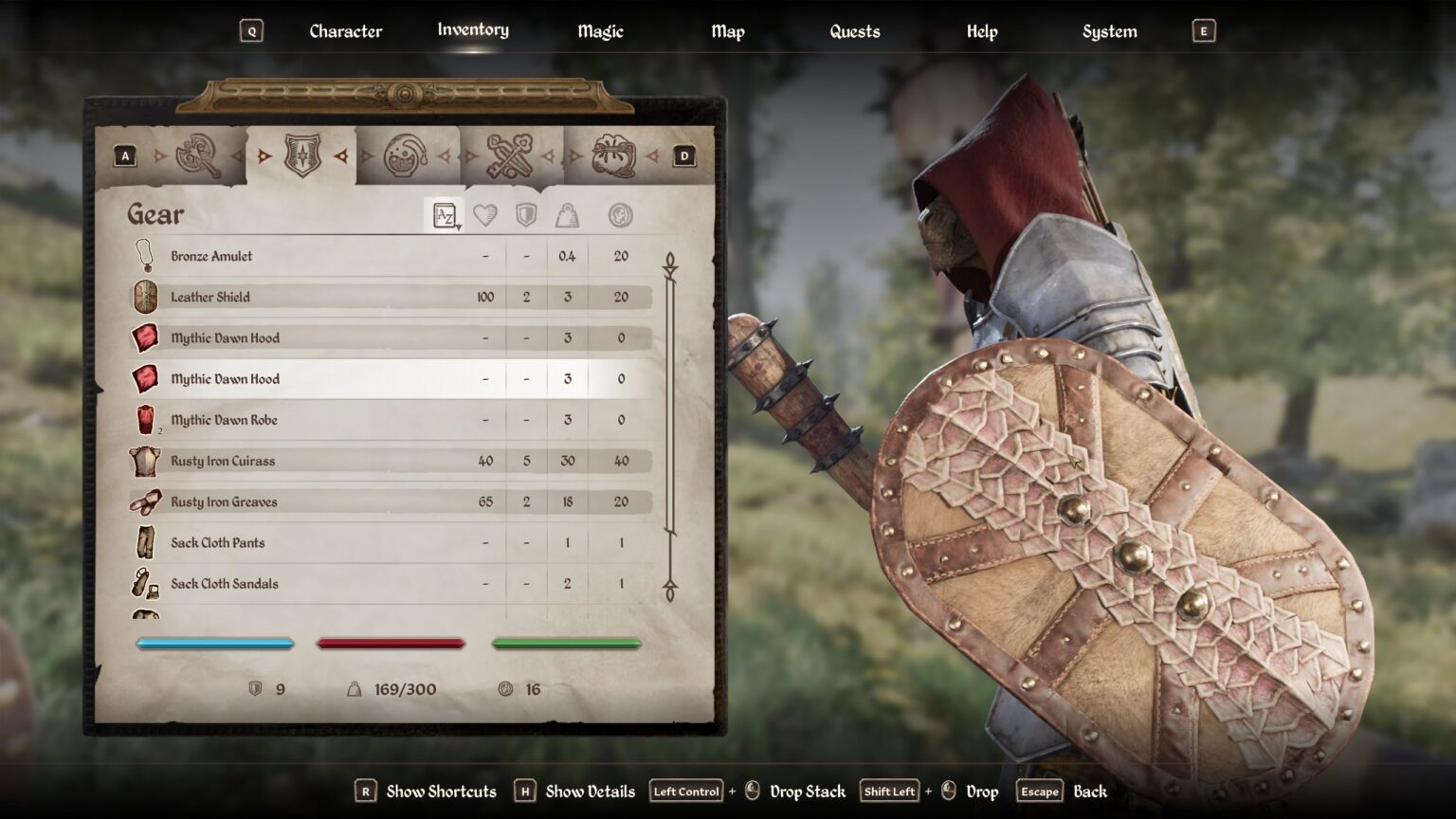
Task: Switch to the Weapons category tab
Action: (199, 155)
